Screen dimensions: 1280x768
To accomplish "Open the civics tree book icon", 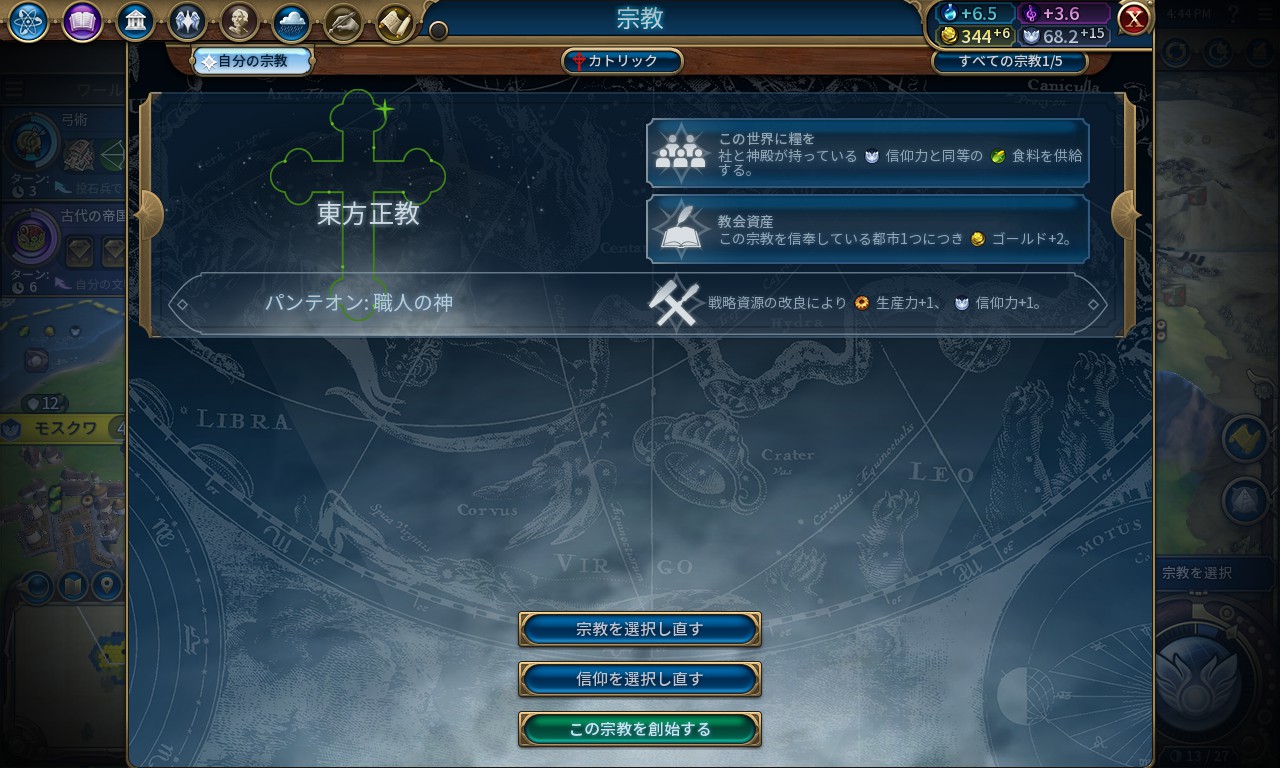I will click(82, 22).
